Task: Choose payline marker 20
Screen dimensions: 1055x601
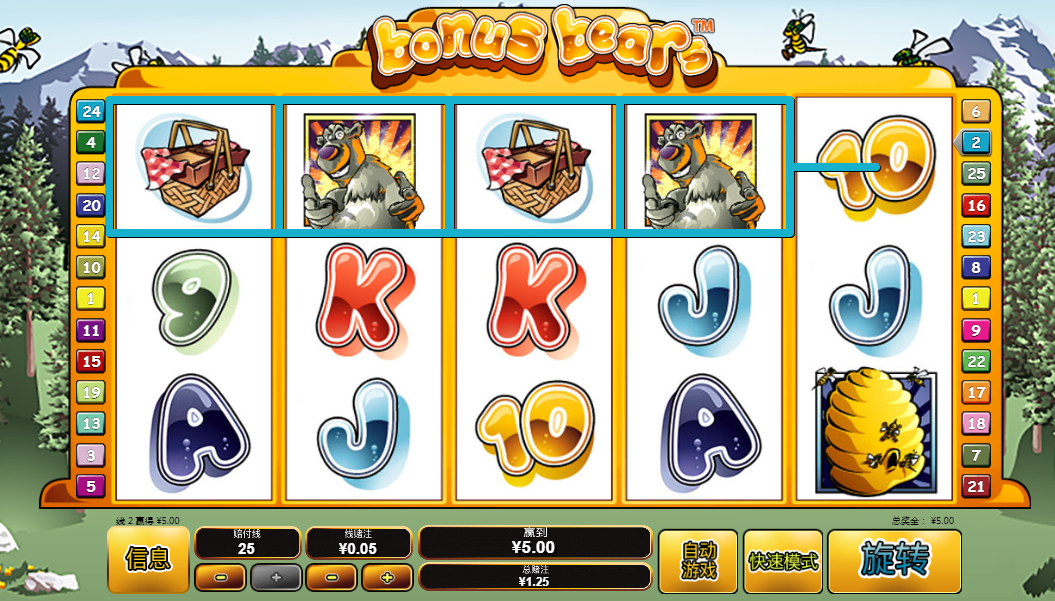Action: coord(91,205)
